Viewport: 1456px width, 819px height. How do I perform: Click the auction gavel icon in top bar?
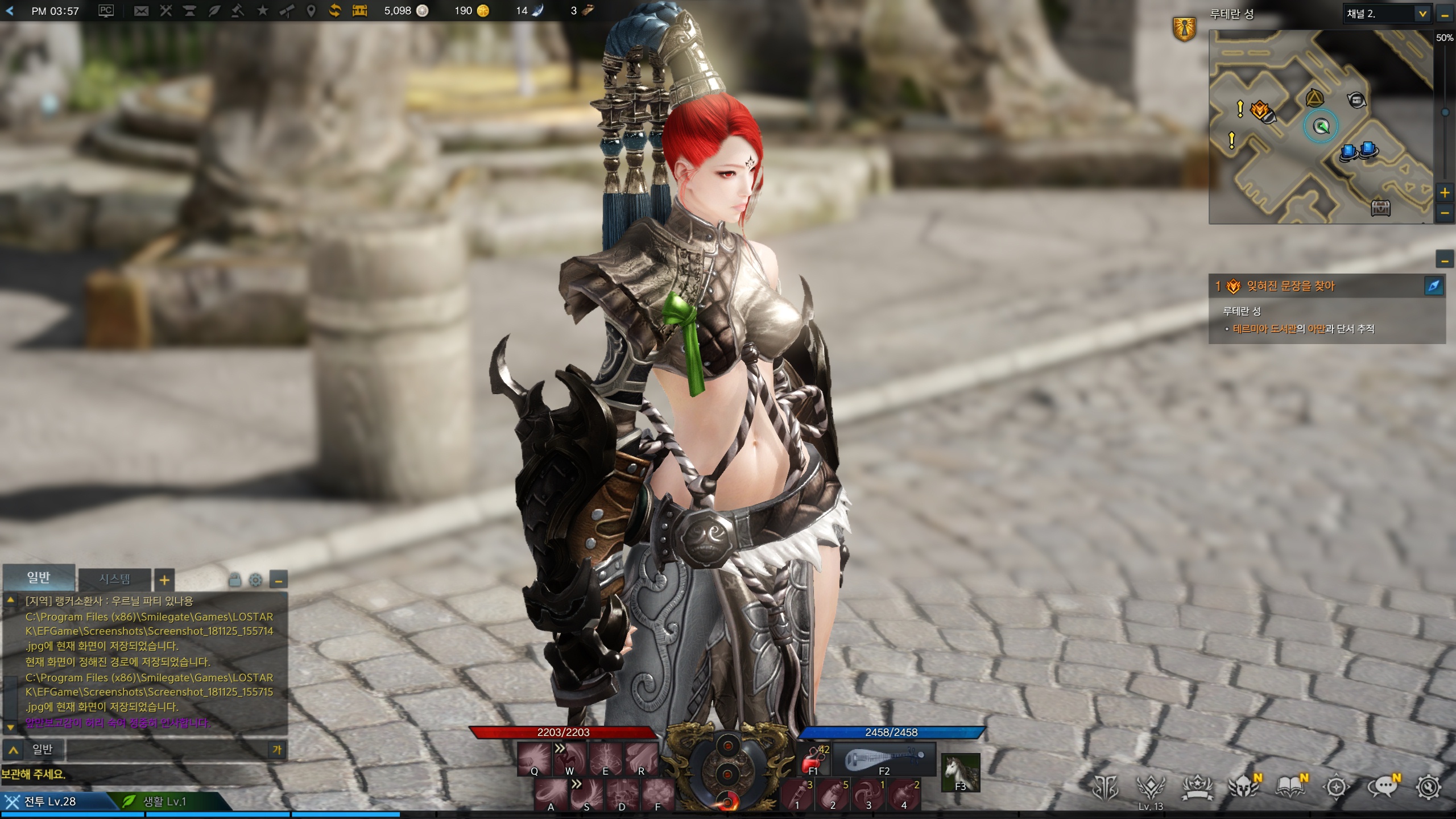tap(238, 11)
